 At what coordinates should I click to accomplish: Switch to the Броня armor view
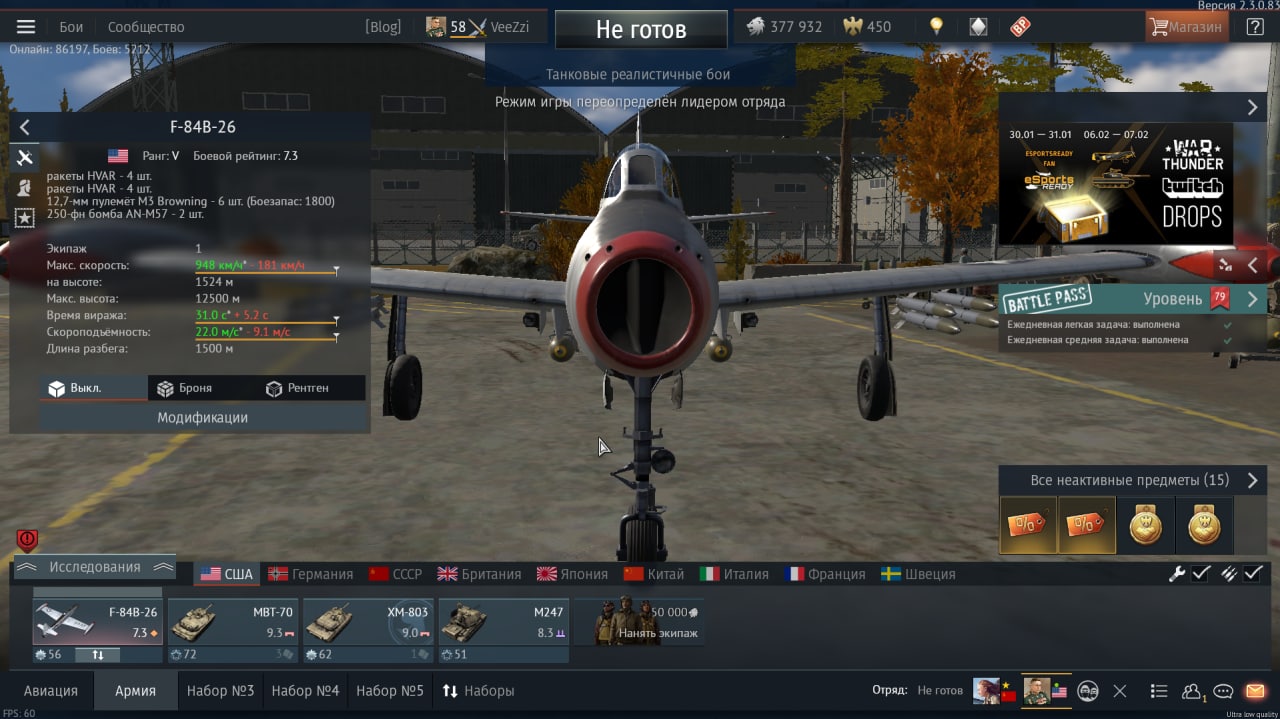coord(183,388)
